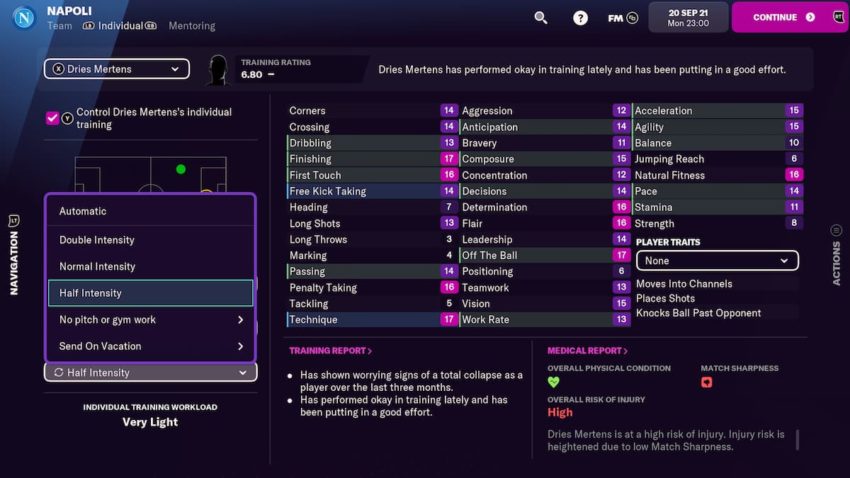The width and height of the screenshot is (850, 478).
Task: Expand No pitch or gym work submenu
Action: click(150, 320)
